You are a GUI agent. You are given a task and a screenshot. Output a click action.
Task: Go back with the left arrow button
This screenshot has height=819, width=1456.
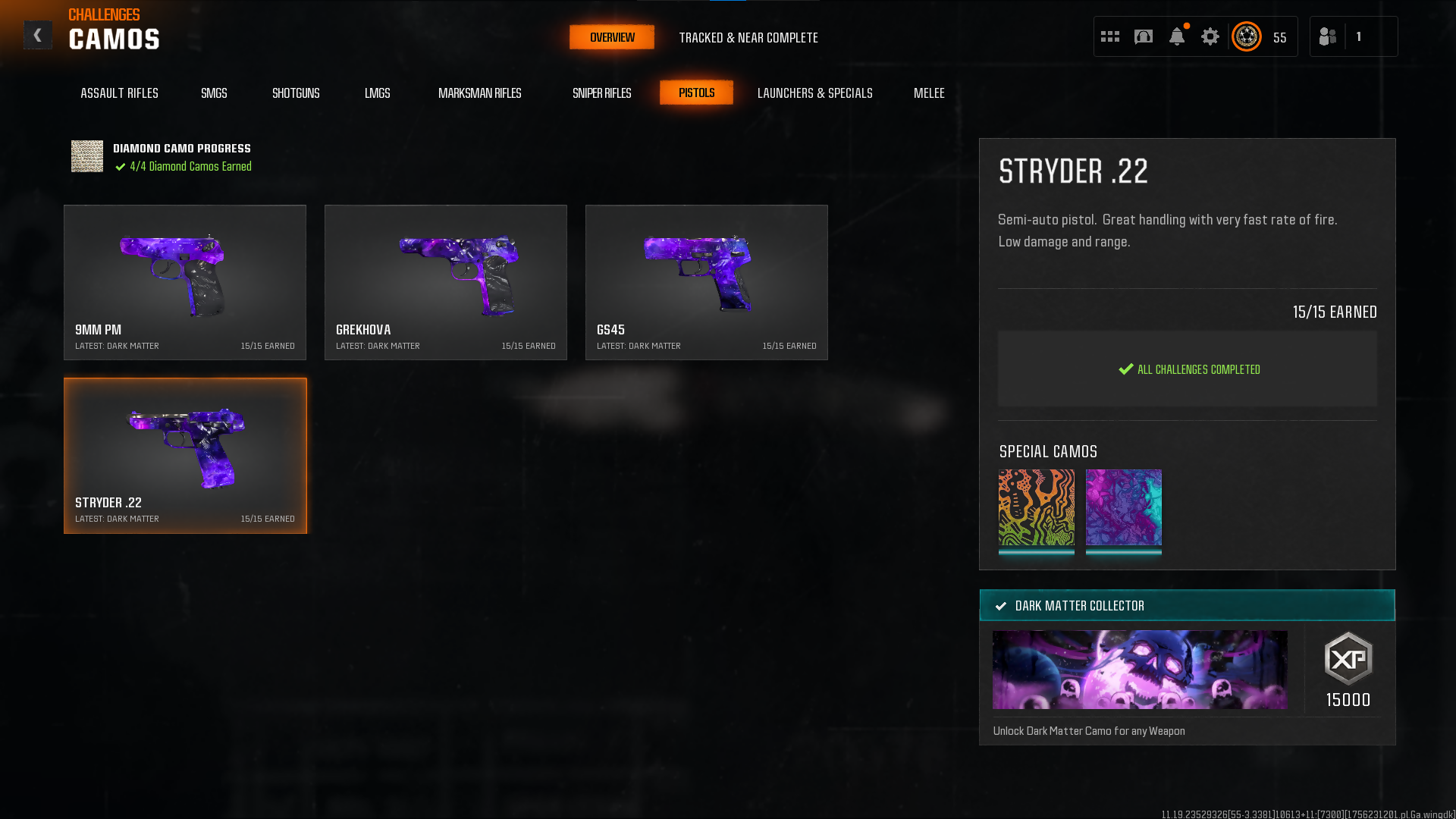pyautogui.click(x=37, y=36)
